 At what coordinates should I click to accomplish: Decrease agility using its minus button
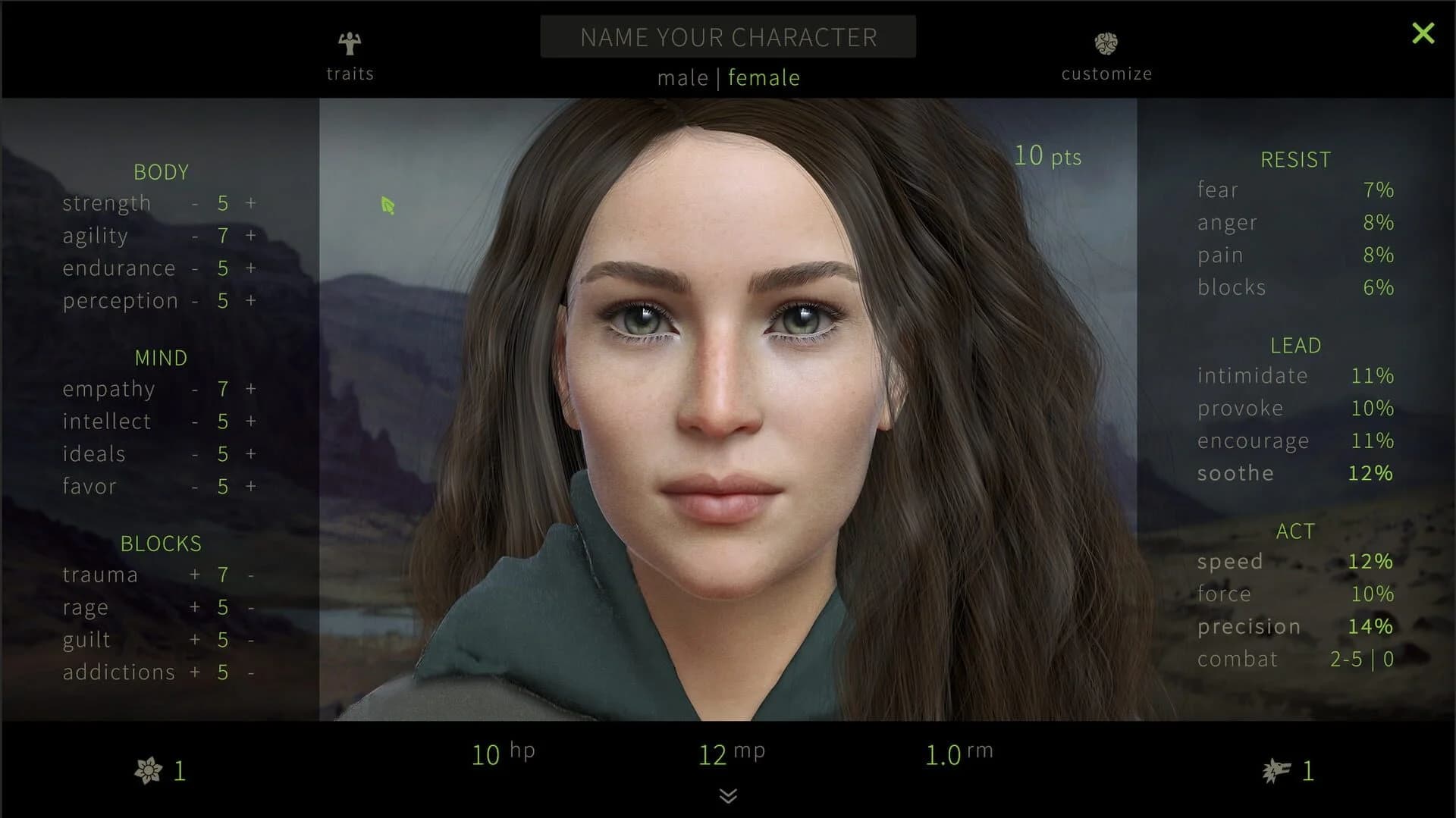click(194, 236)
